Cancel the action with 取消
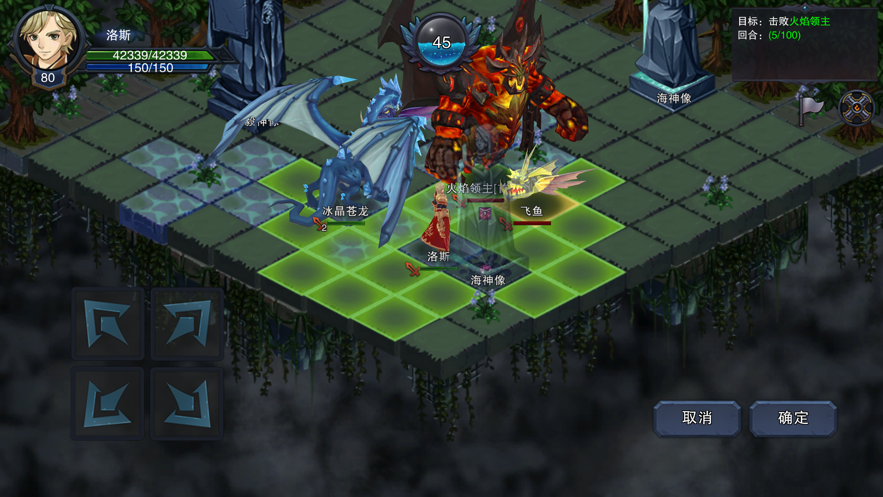The height and width of the screenshot is (497, 883). click(697, 418)
